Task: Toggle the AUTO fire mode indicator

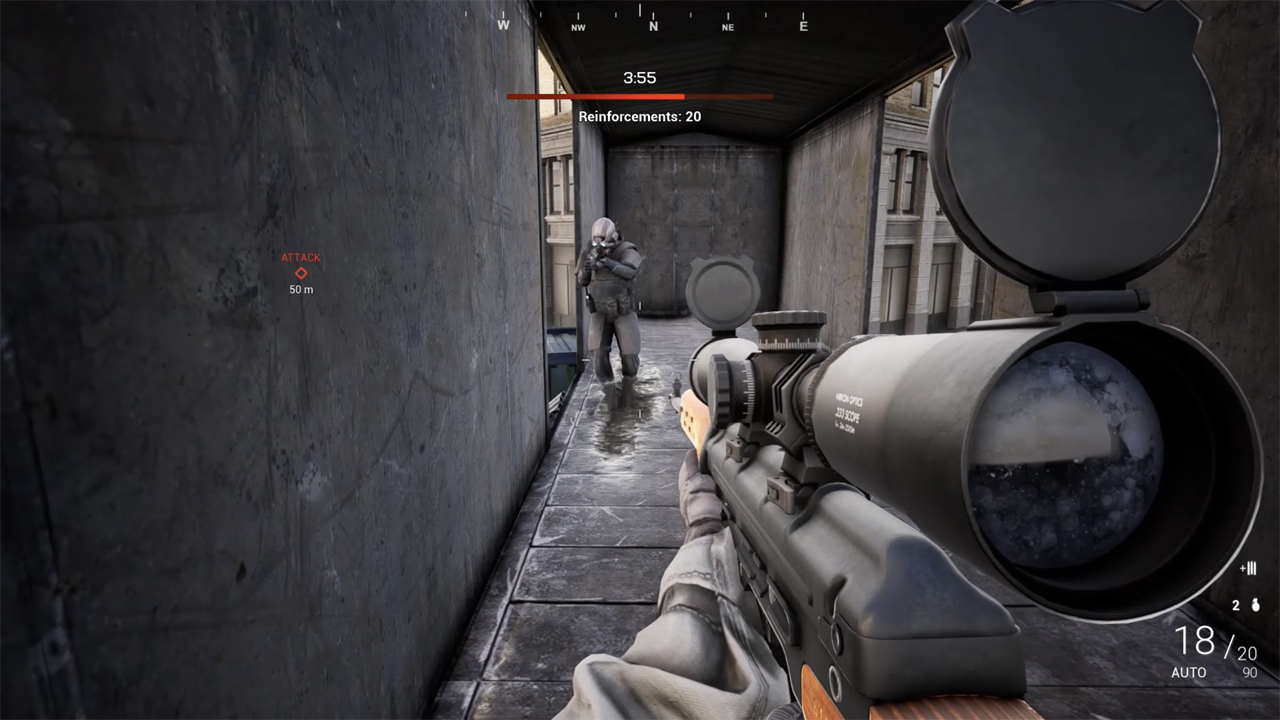Action: pos(1190,673)
